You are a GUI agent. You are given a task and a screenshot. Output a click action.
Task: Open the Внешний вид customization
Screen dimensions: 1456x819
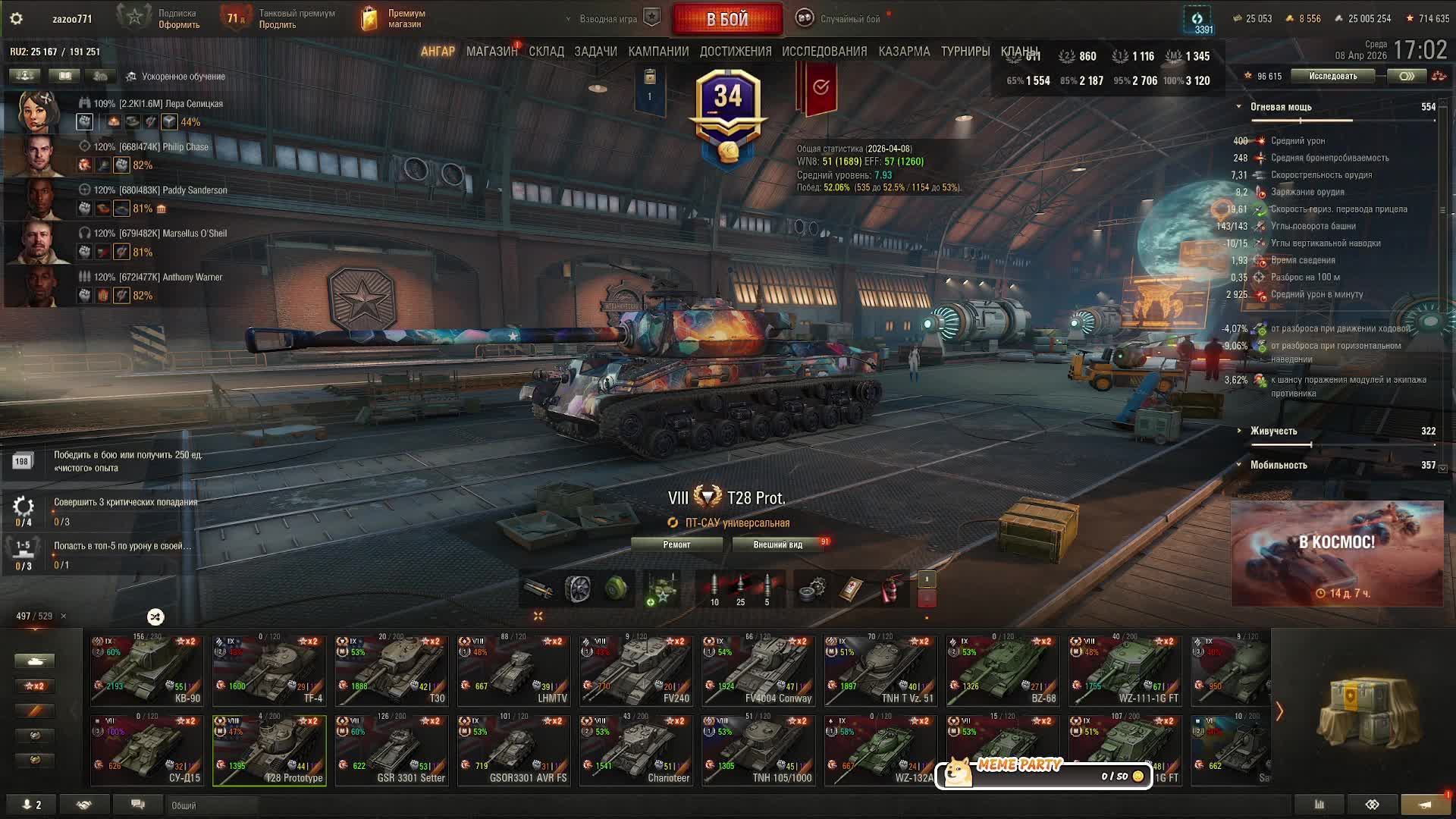pos(777,544)
